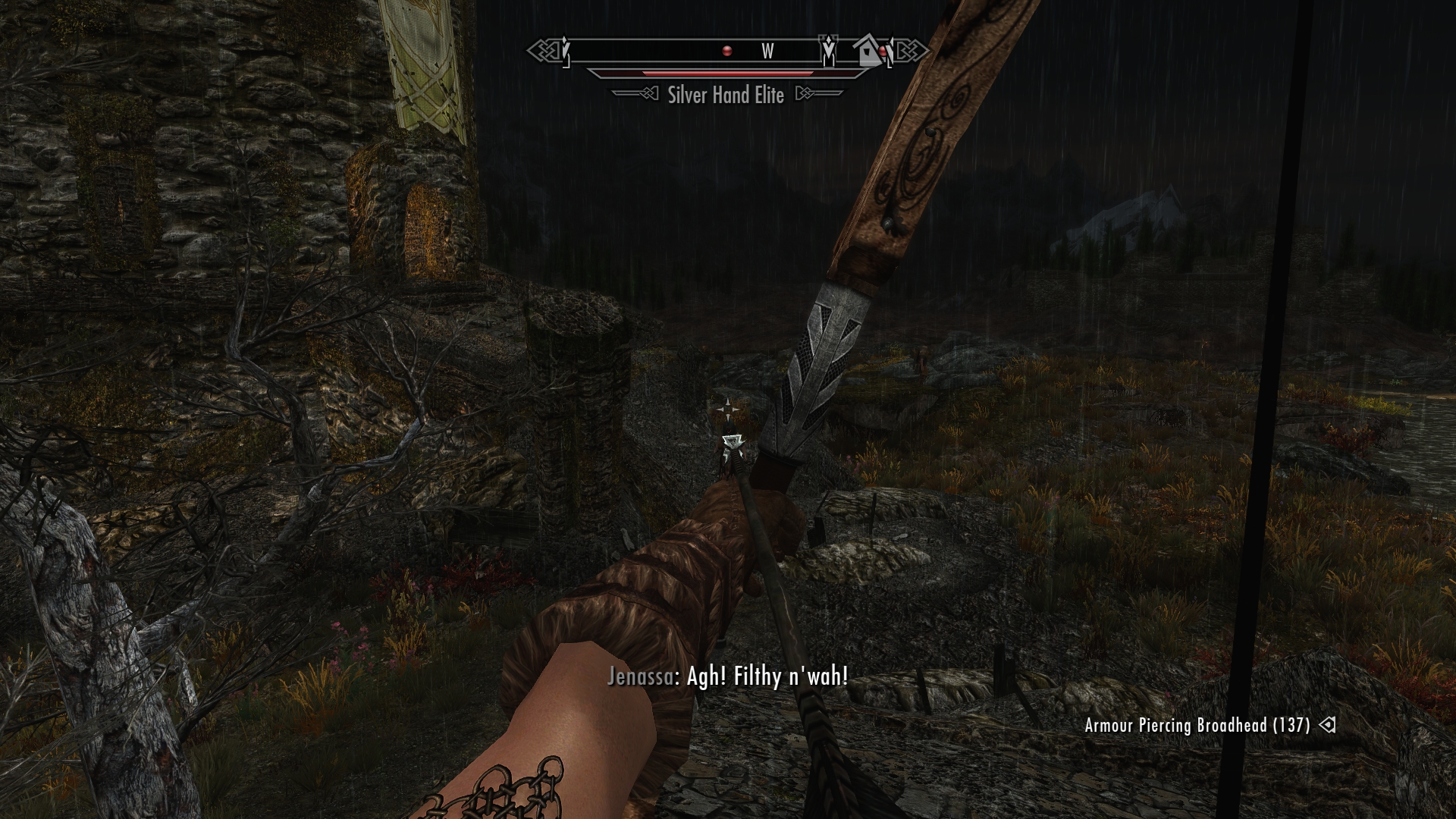Select the fort tower marker on the compass
1456x819 pixels.
829,50
